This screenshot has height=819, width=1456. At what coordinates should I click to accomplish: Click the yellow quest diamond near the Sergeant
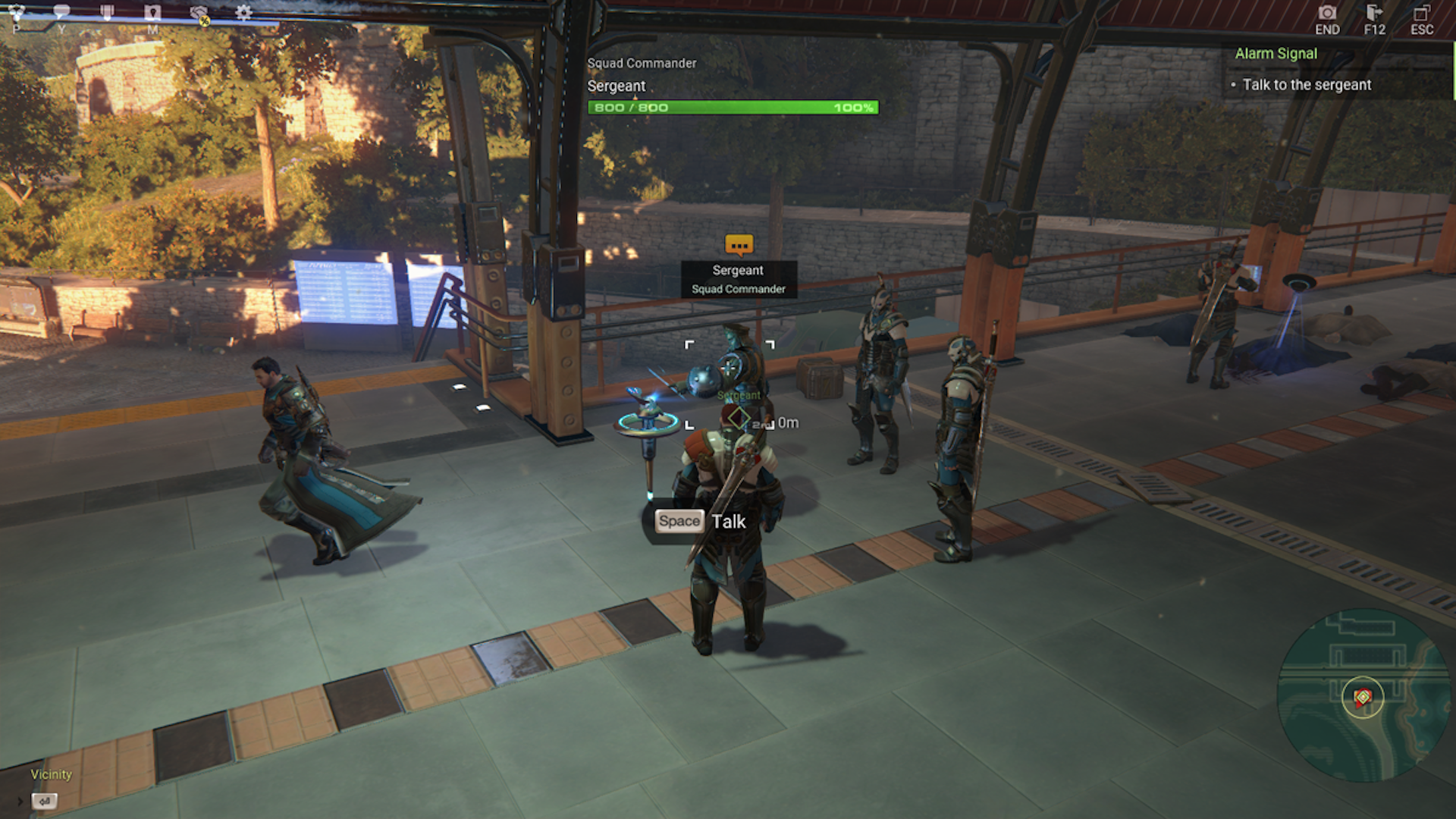738,416
